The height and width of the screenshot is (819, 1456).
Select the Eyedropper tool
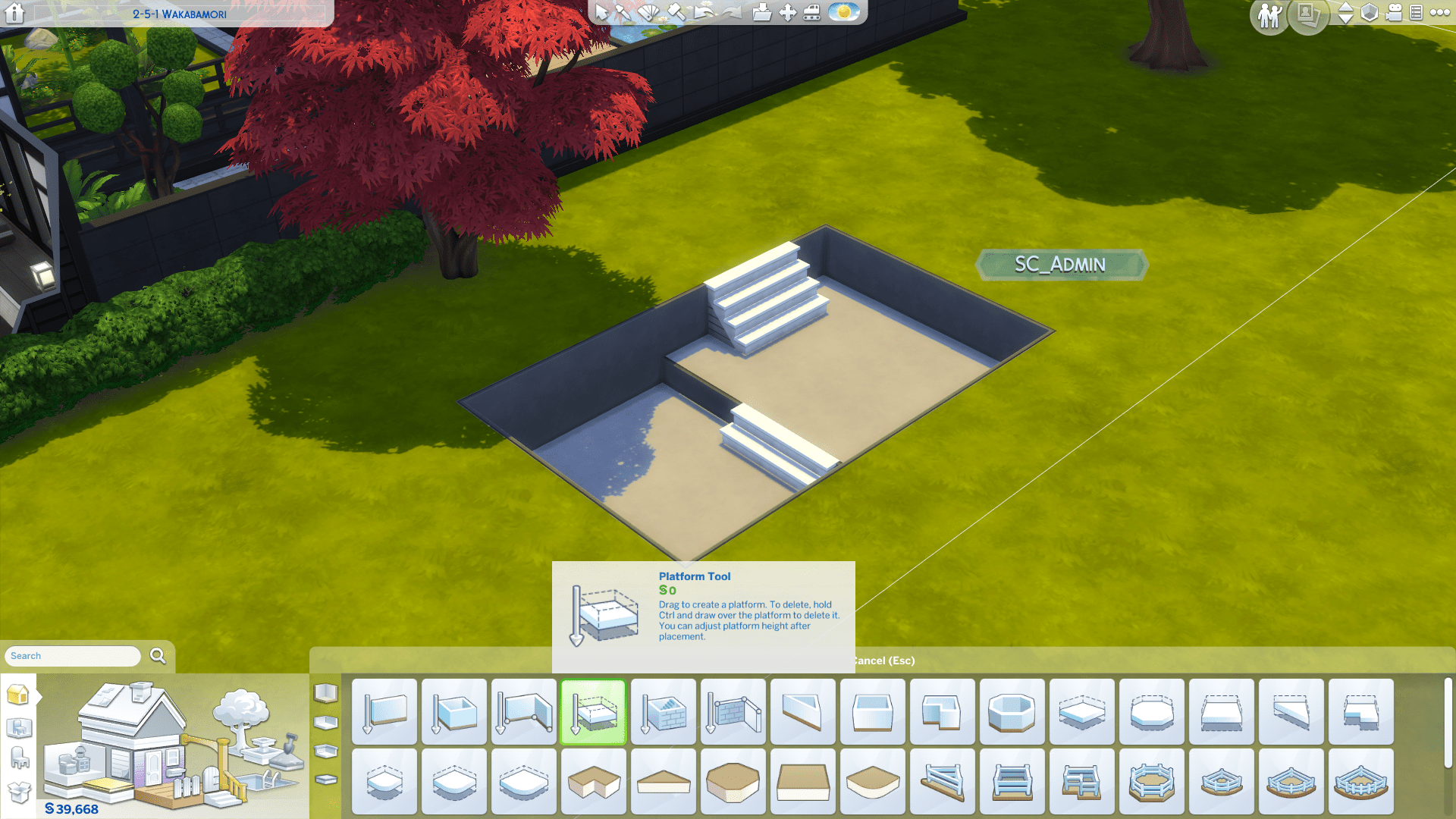tap(622, 13)
